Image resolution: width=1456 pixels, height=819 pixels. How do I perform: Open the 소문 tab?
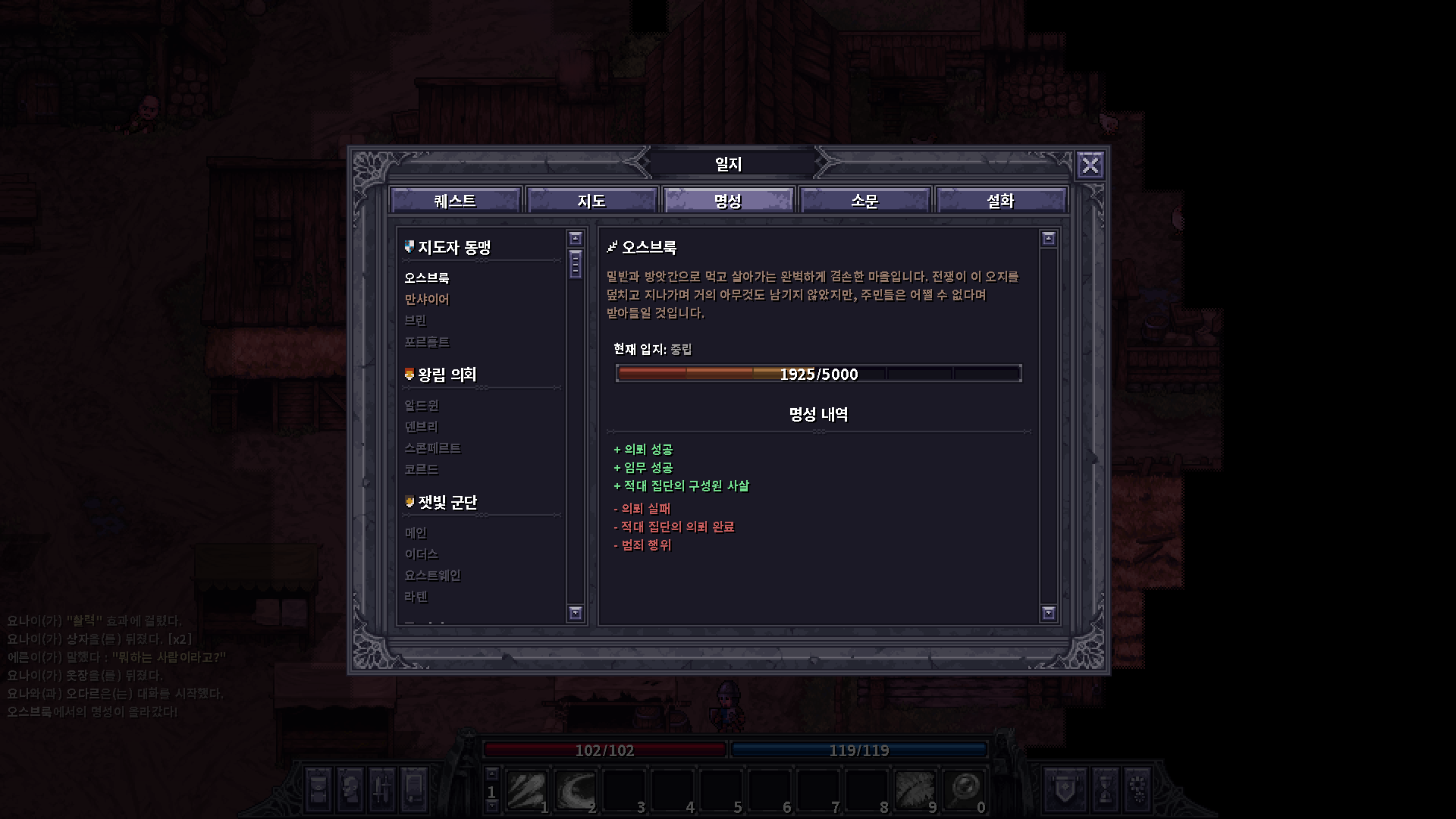865,200
